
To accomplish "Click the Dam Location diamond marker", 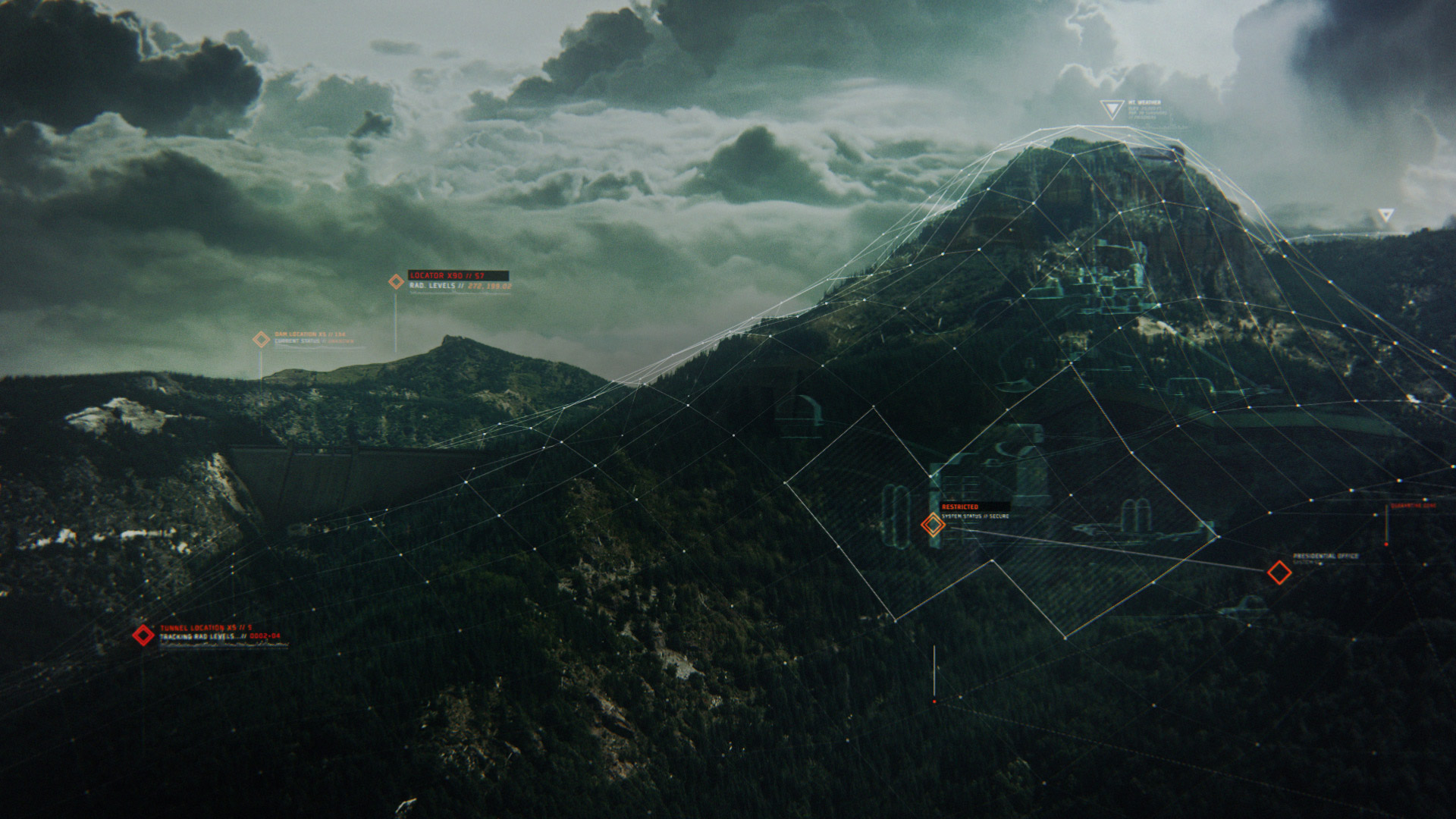I will [262, 339].
